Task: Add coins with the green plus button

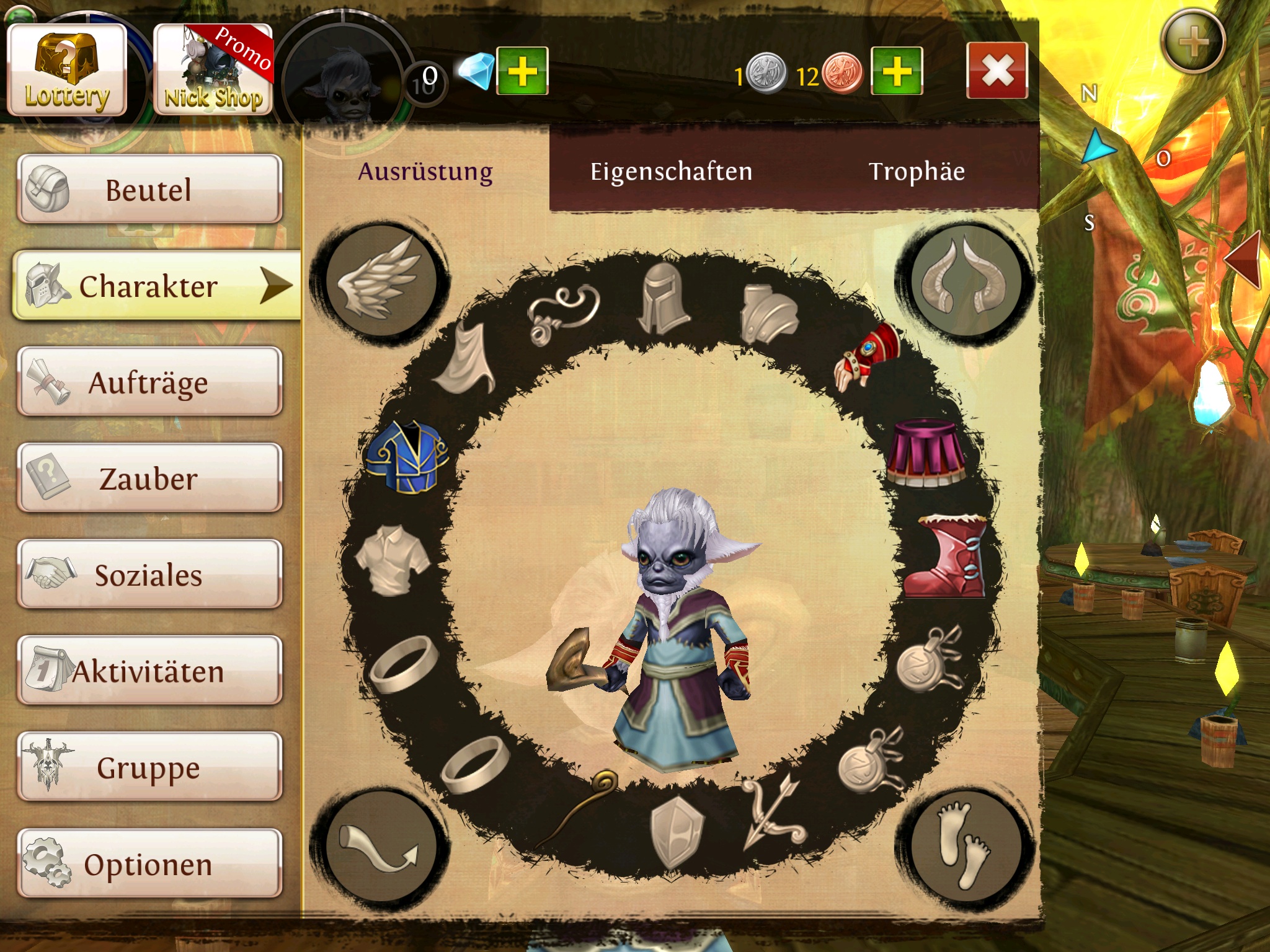Action: (897, 71)
